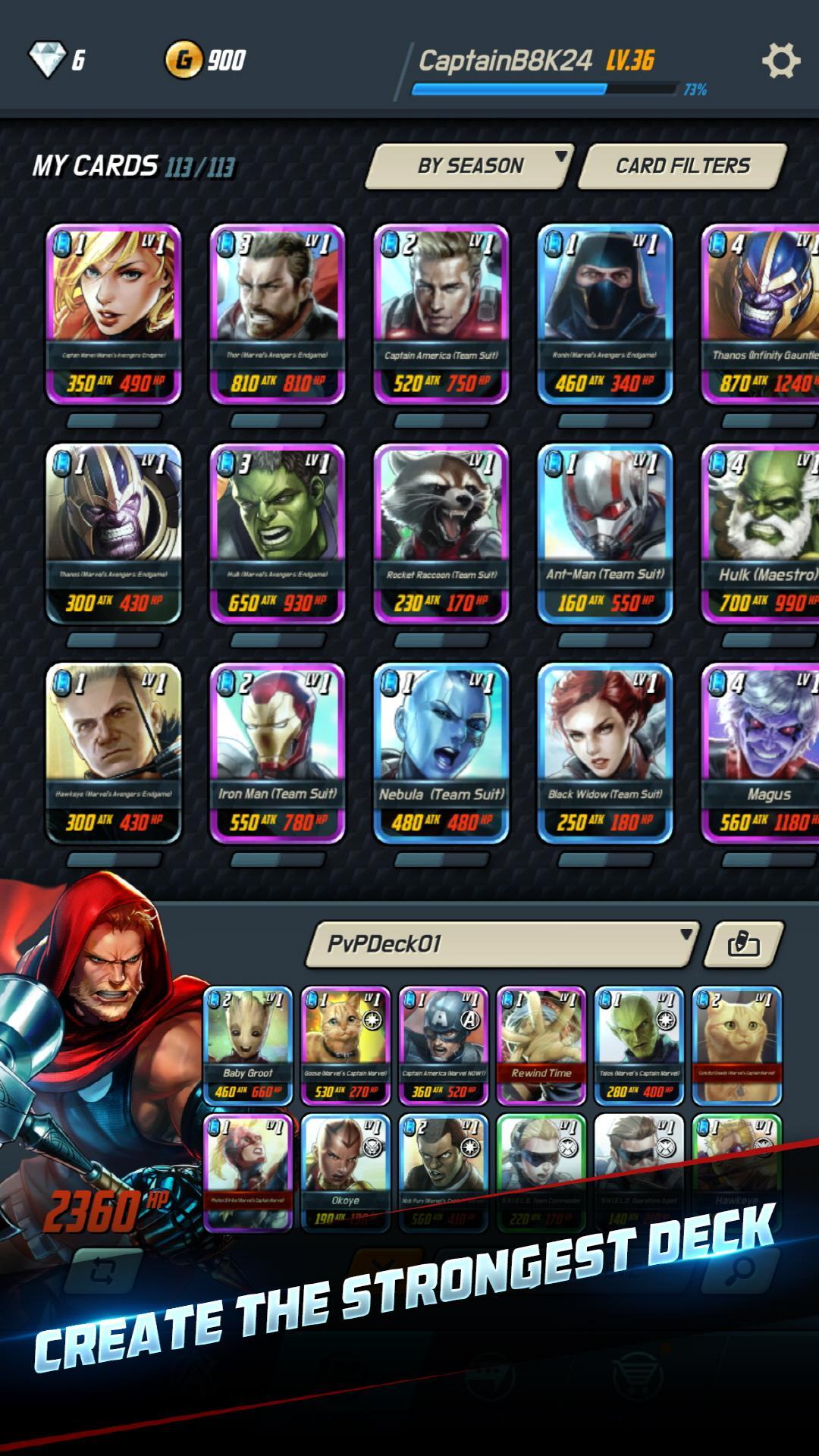Open the settings gear menu

780,61
